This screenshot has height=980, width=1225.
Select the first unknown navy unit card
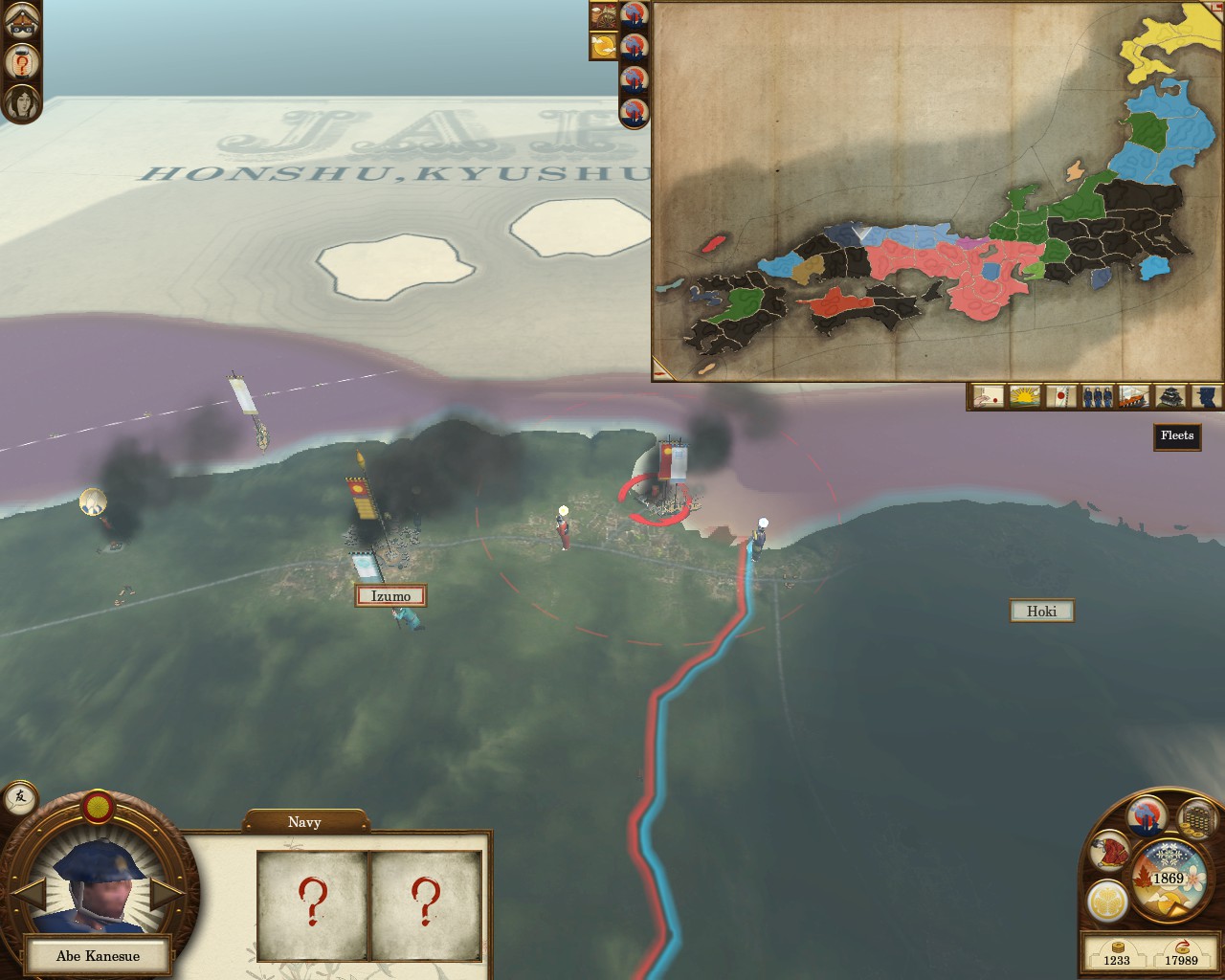313,905
